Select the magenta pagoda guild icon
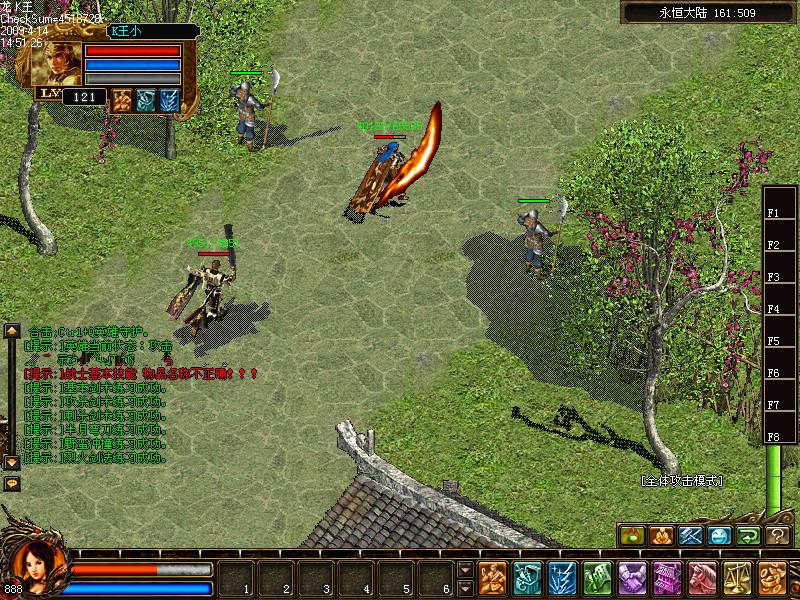800x600 pixels. pos(667,577)
